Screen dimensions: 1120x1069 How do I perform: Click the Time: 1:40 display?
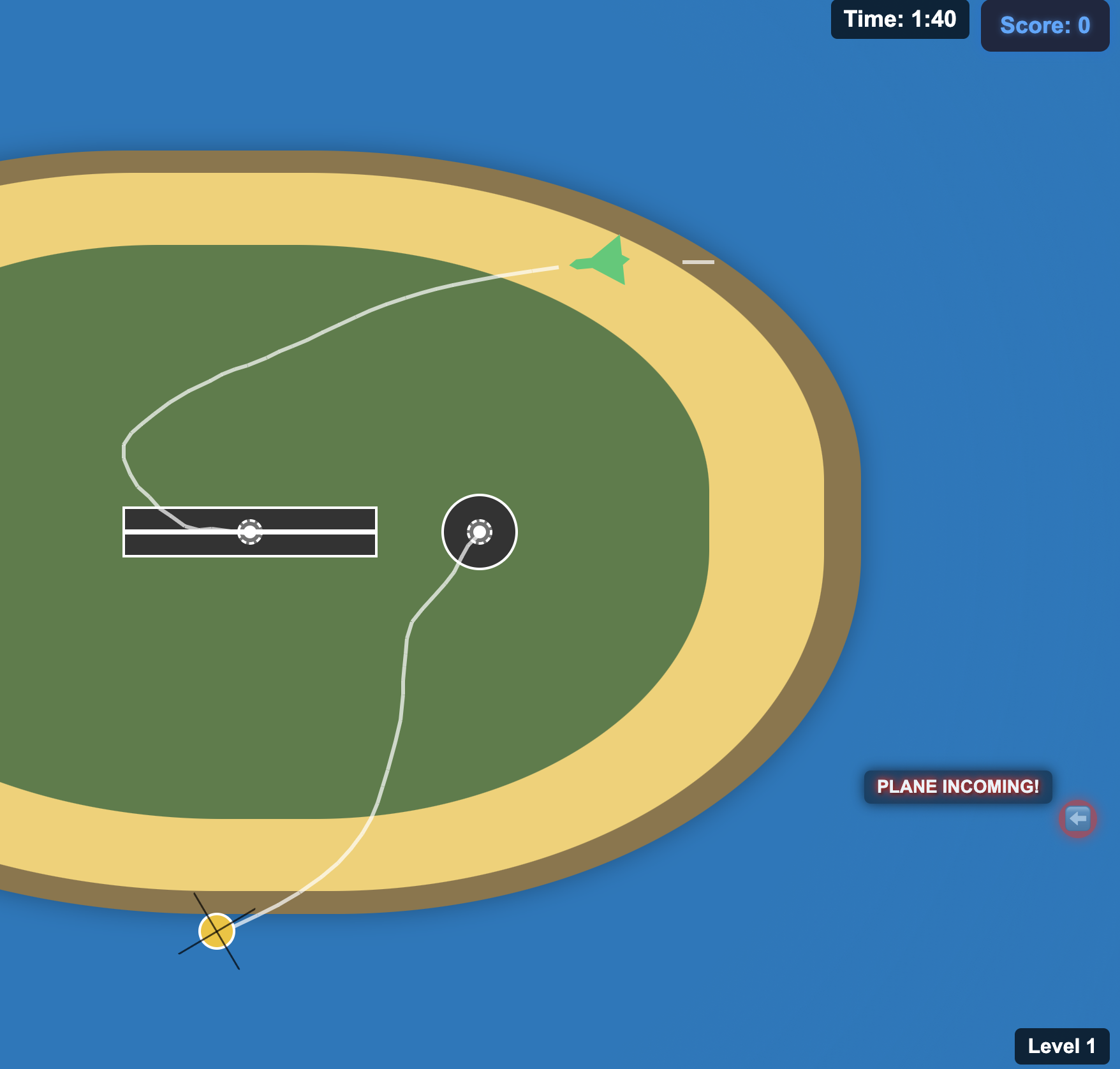point(899,19)
